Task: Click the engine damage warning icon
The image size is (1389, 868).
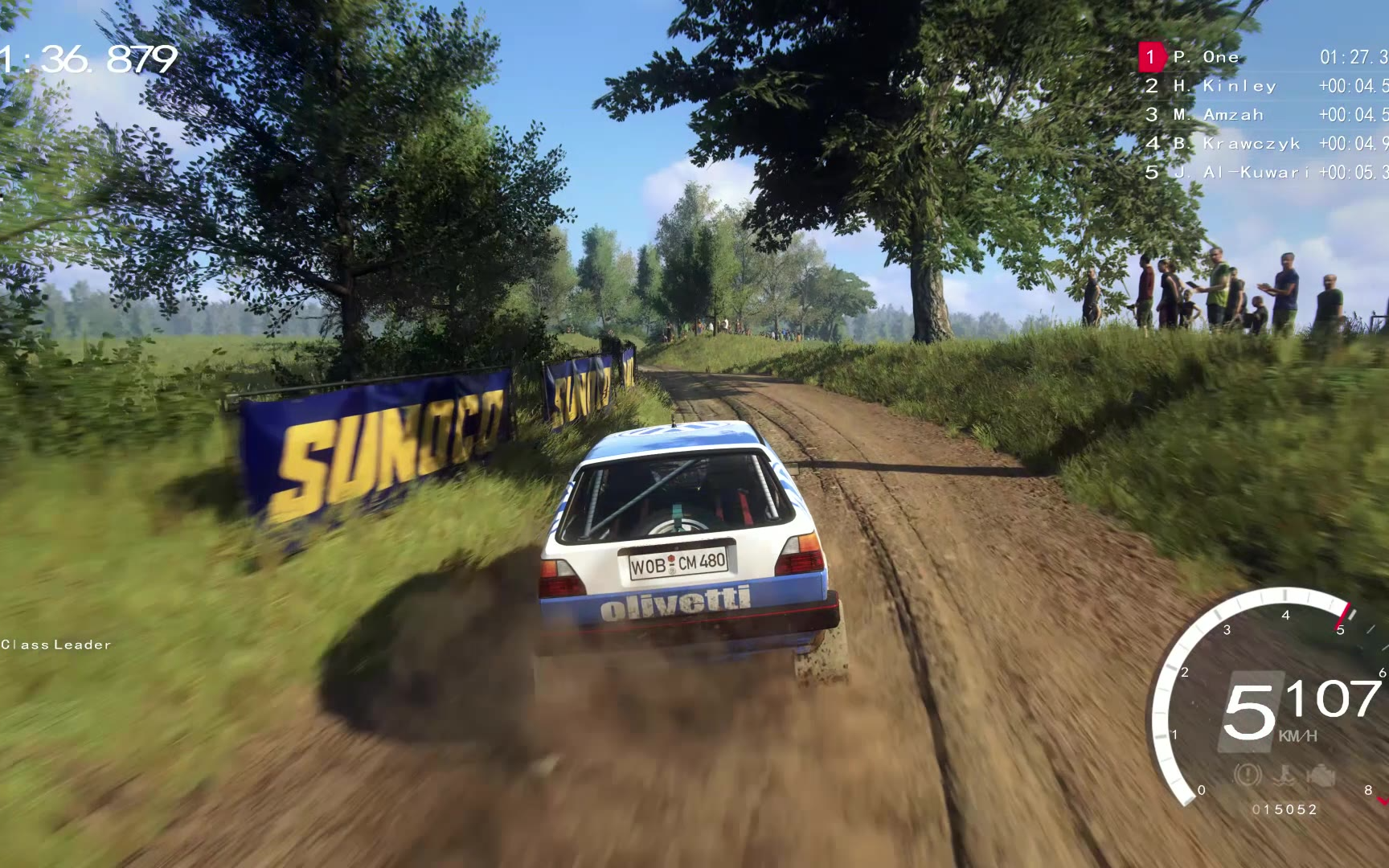Action: [x=1321, y=776]
